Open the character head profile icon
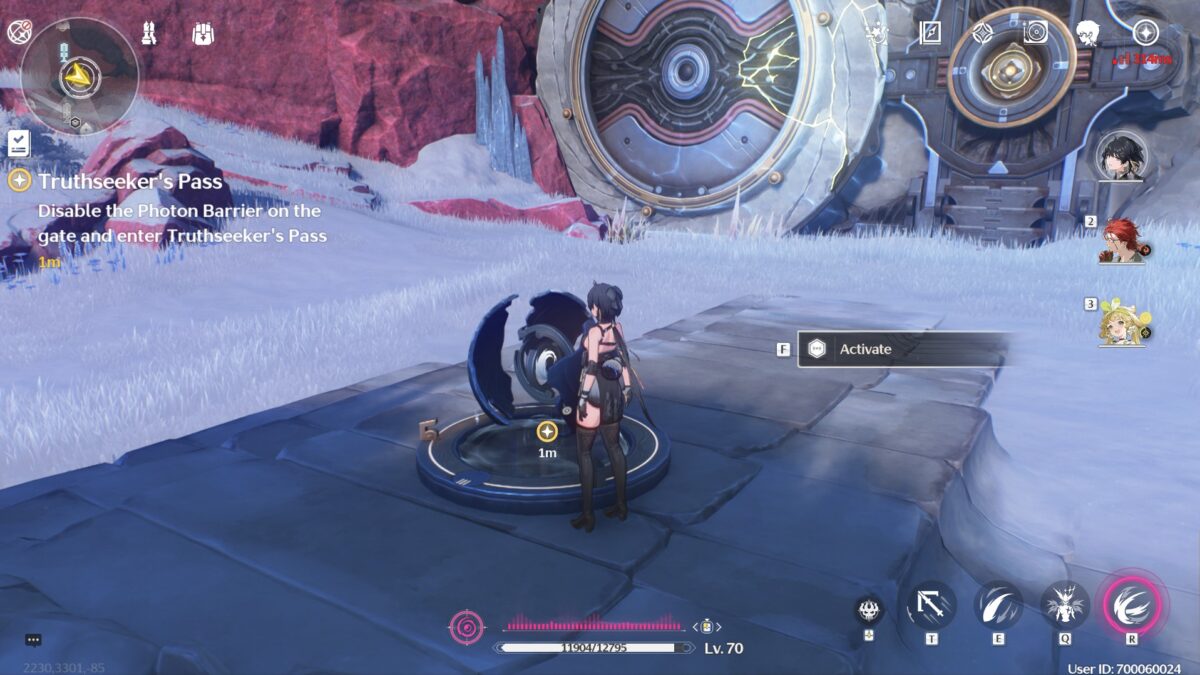Viewport: 1200px width, 675px height. tap(1088, 34)
